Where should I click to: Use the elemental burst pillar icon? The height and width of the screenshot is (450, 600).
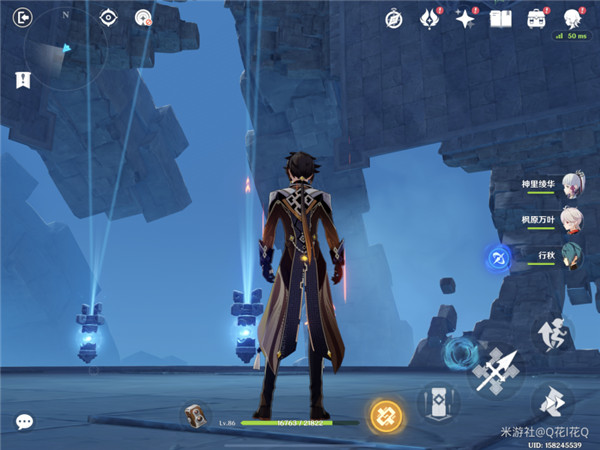coord(437,405)
